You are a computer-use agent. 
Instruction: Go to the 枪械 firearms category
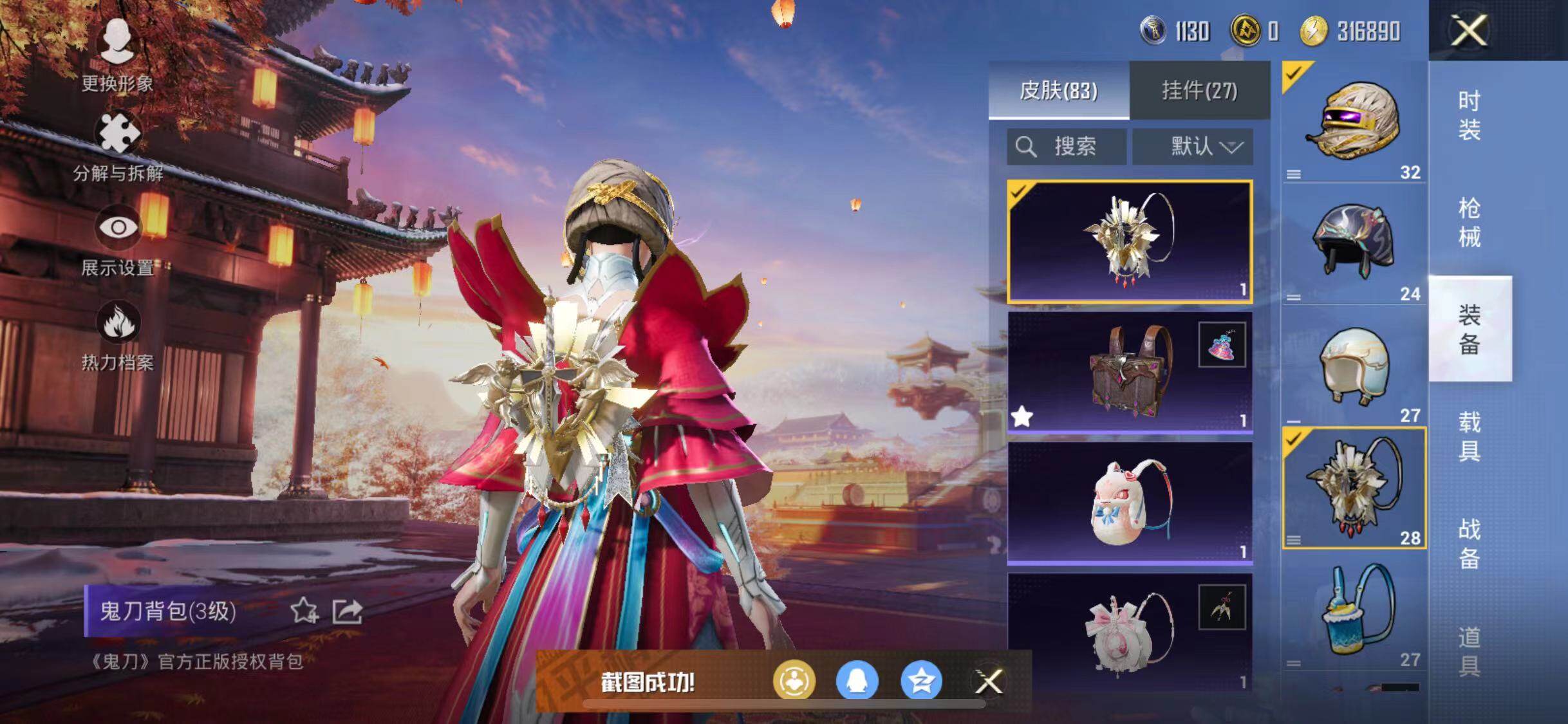(x=1469, y=223)
